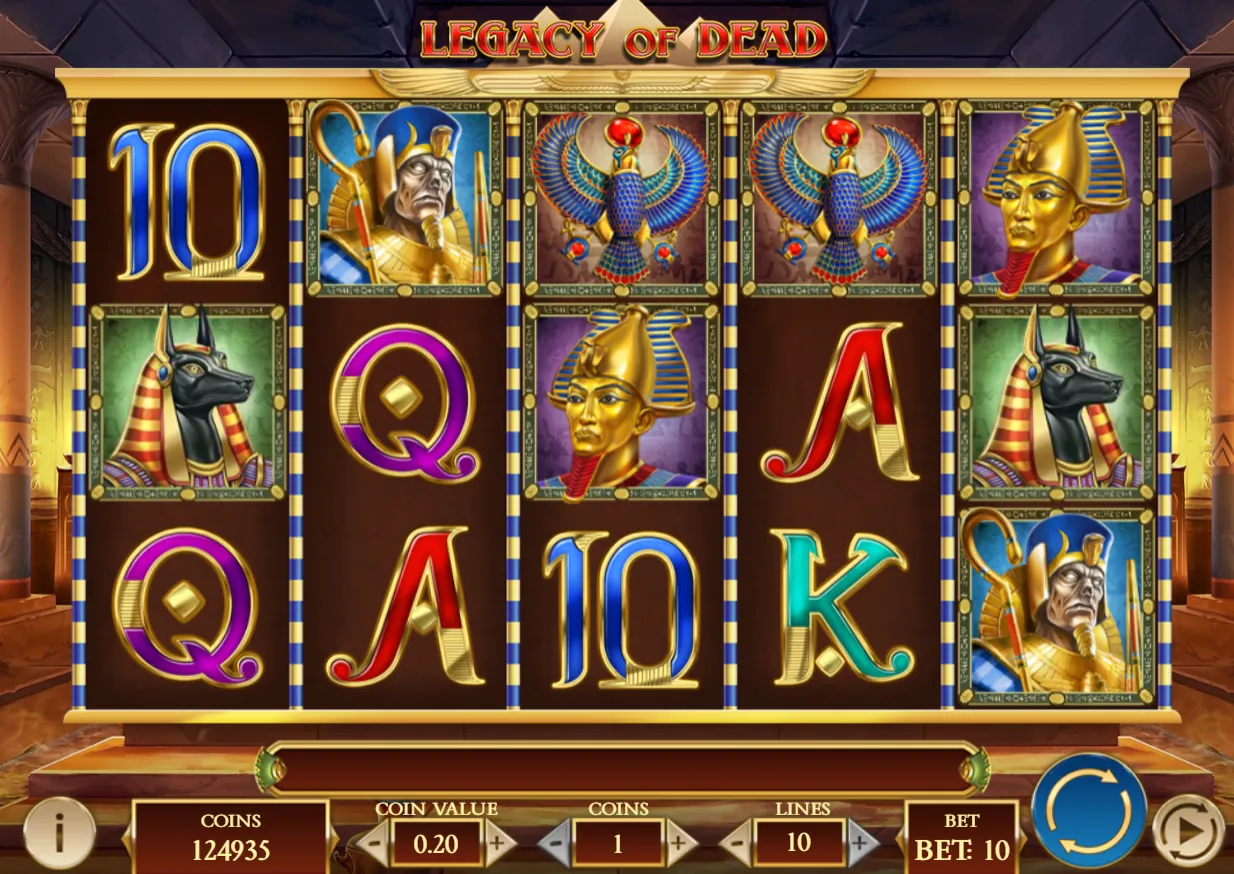This screenshot has width=1234, height=874.
Task: Spin the reels with the blue button
Action: [x=1088, y=810]
